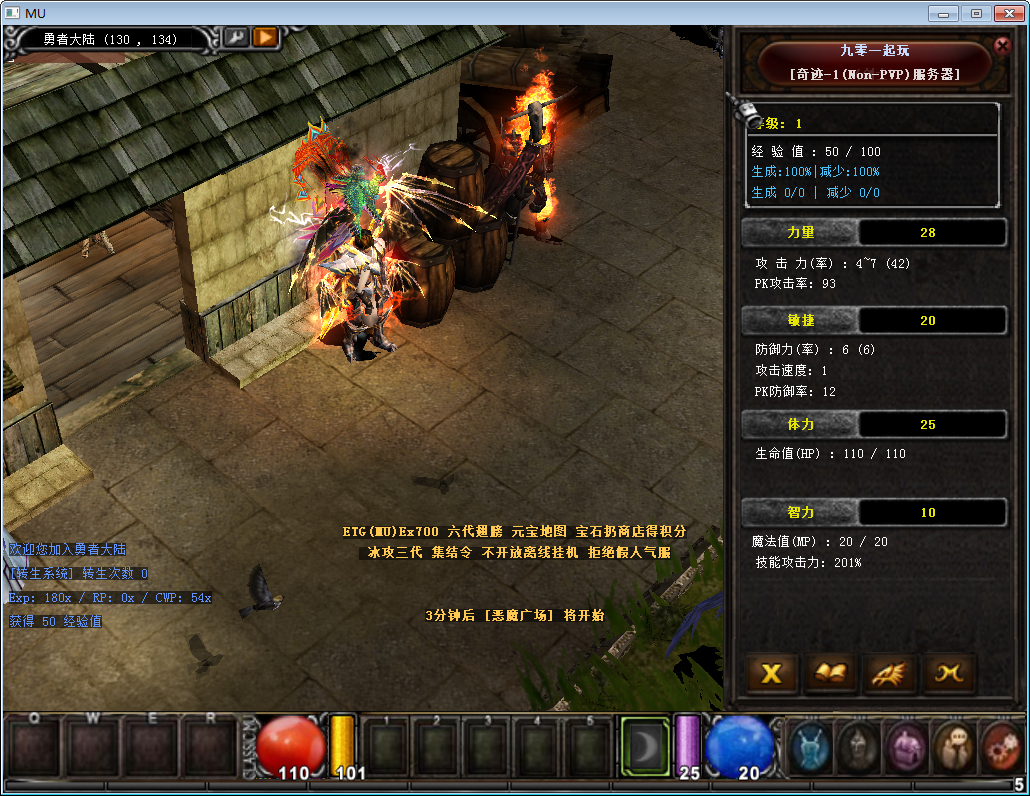This screenshot has height=796, width=1030.
Task: Open the speech-bubble face community icon
Action: click(x=954, y=746)
